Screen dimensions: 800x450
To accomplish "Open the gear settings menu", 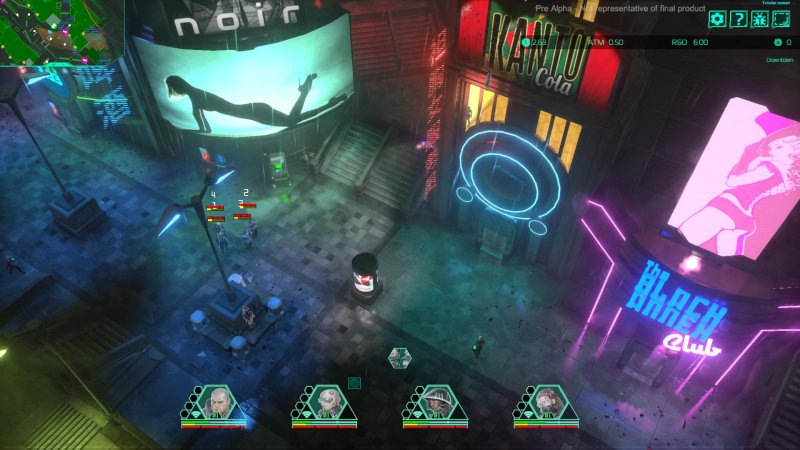I will tap(717, 18).
